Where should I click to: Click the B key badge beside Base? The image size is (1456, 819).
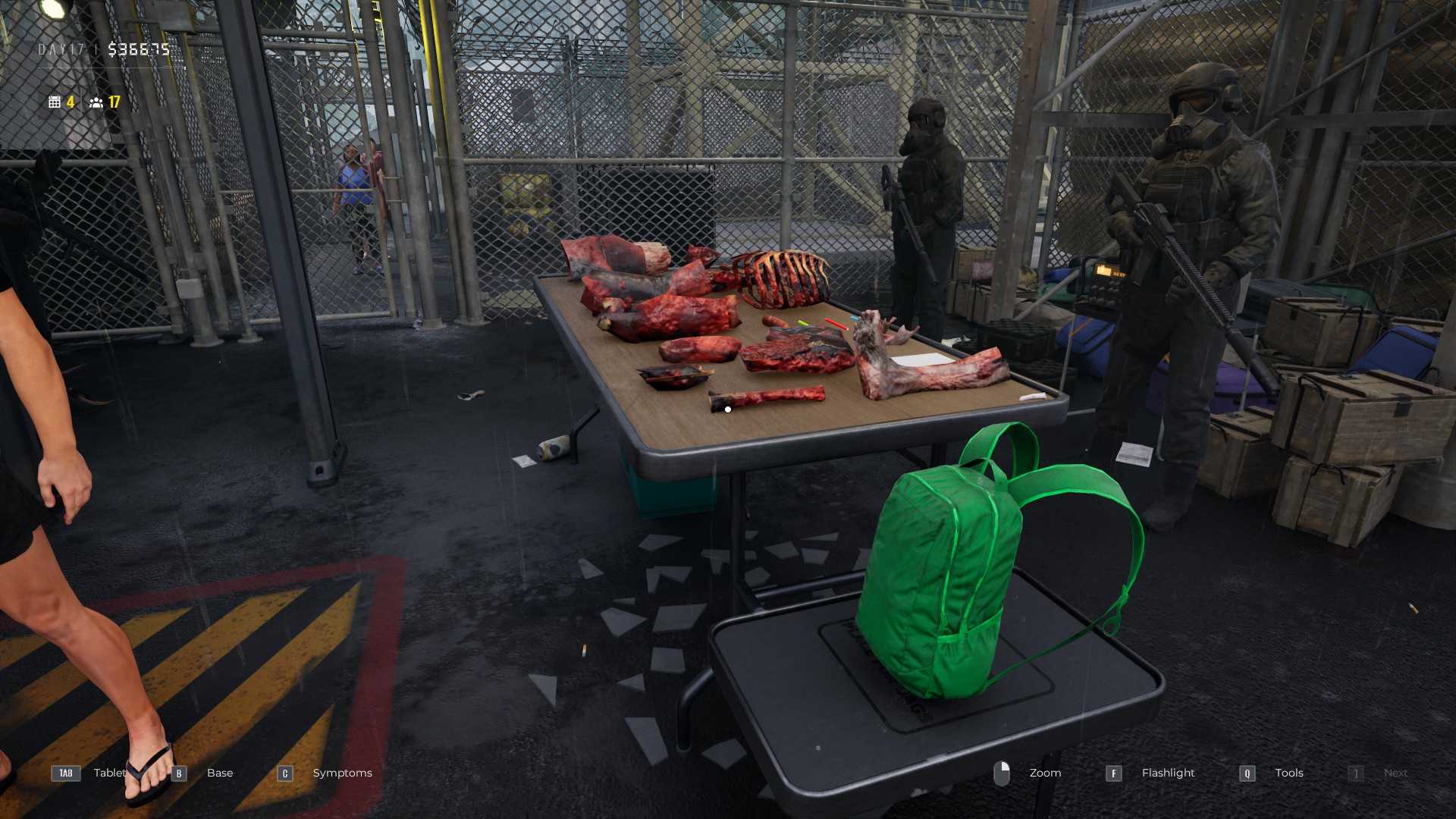(x=178, y=773)
